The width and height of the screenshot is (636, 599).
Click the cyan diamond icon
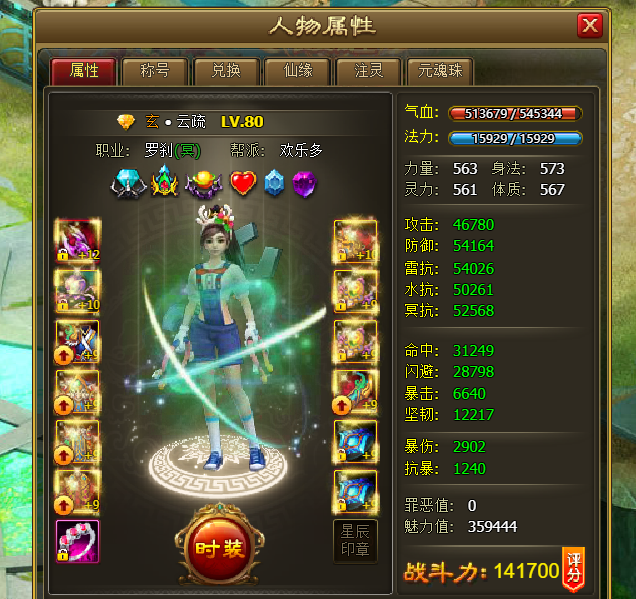(127, 183)
